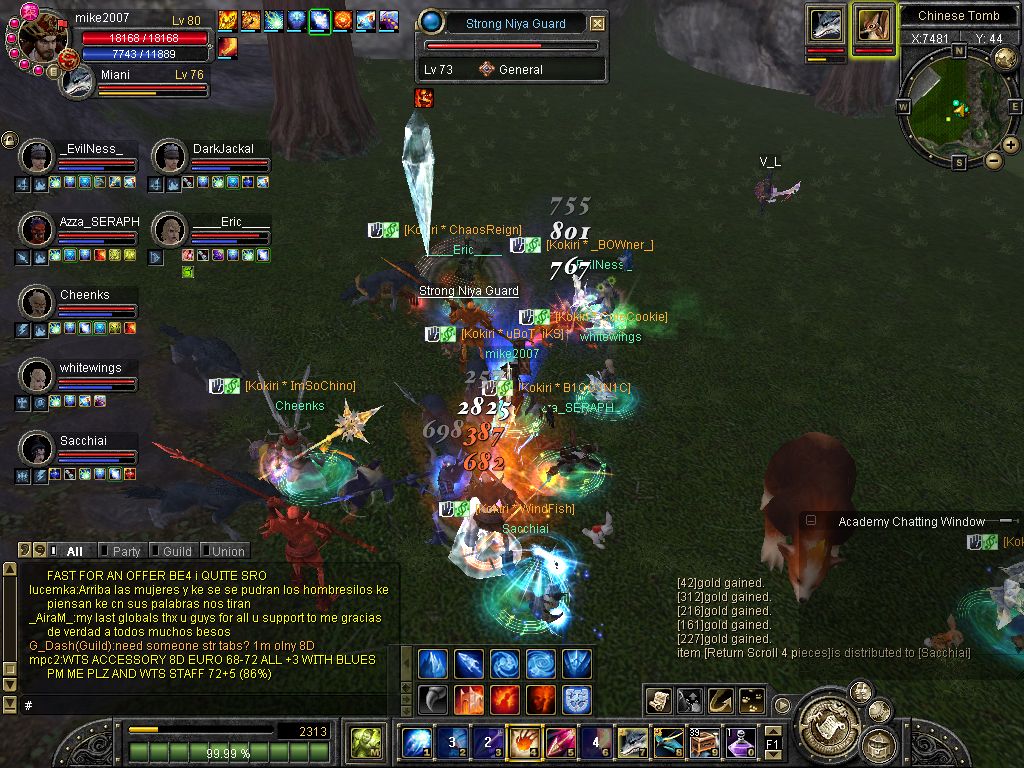Zoom in the minimap with plus button

point(1011,145)
